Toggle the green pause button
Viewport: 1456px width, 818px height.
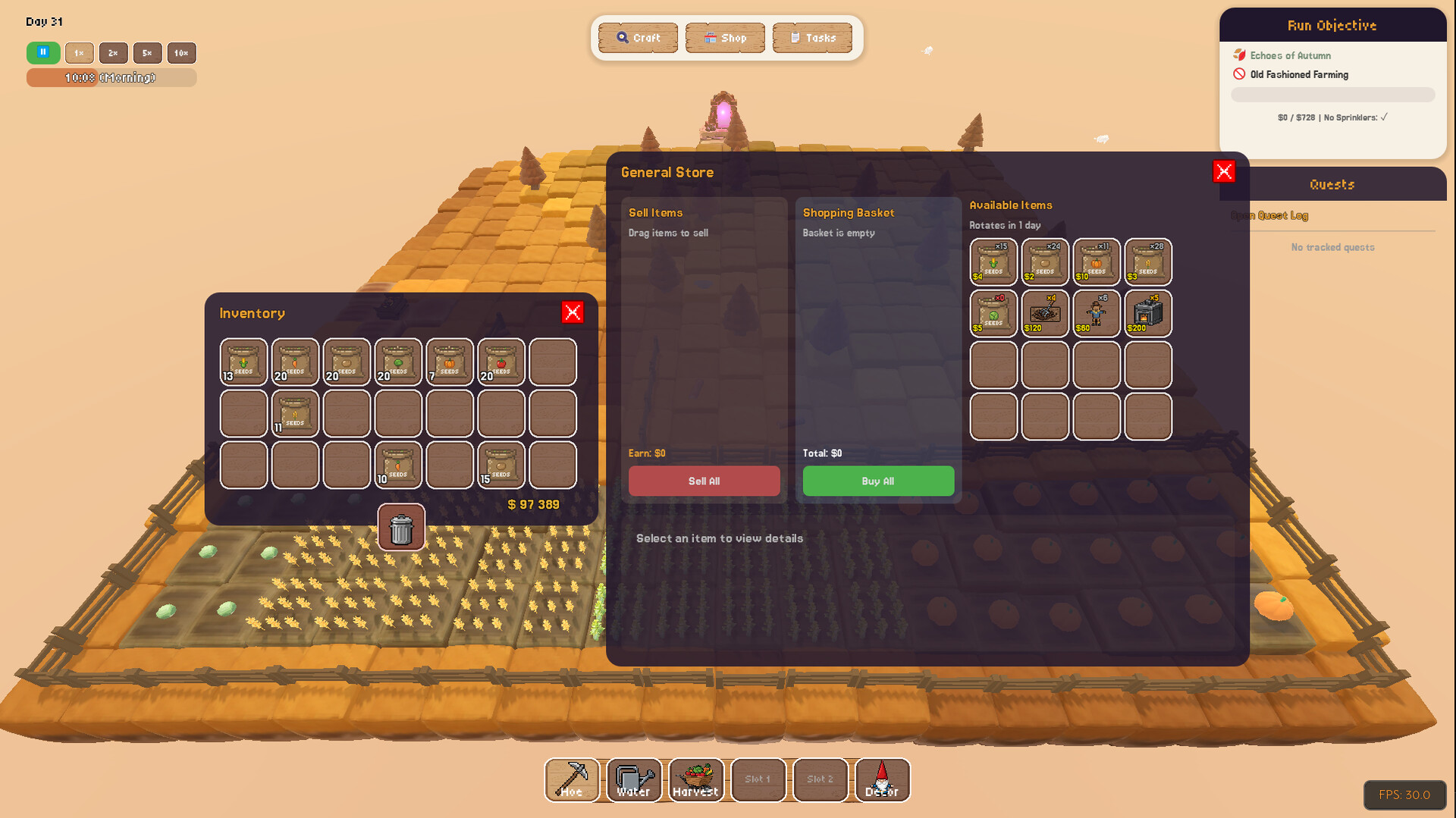[43, 53]
